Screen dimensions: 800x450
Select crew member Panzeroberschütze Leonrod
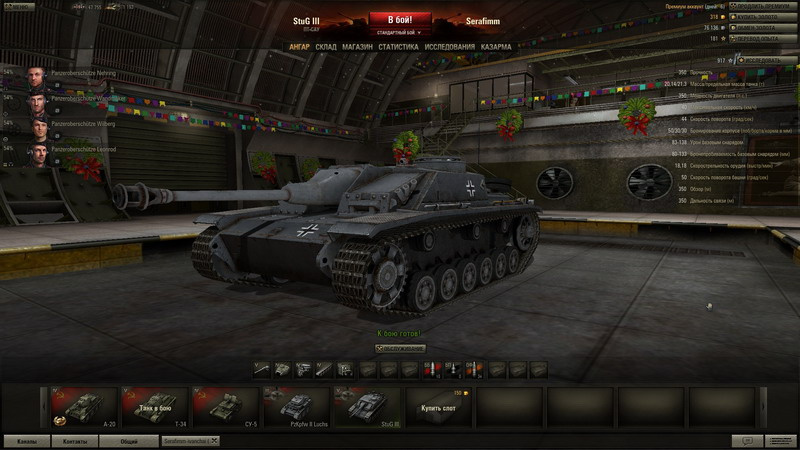click(x=60, y=151)
